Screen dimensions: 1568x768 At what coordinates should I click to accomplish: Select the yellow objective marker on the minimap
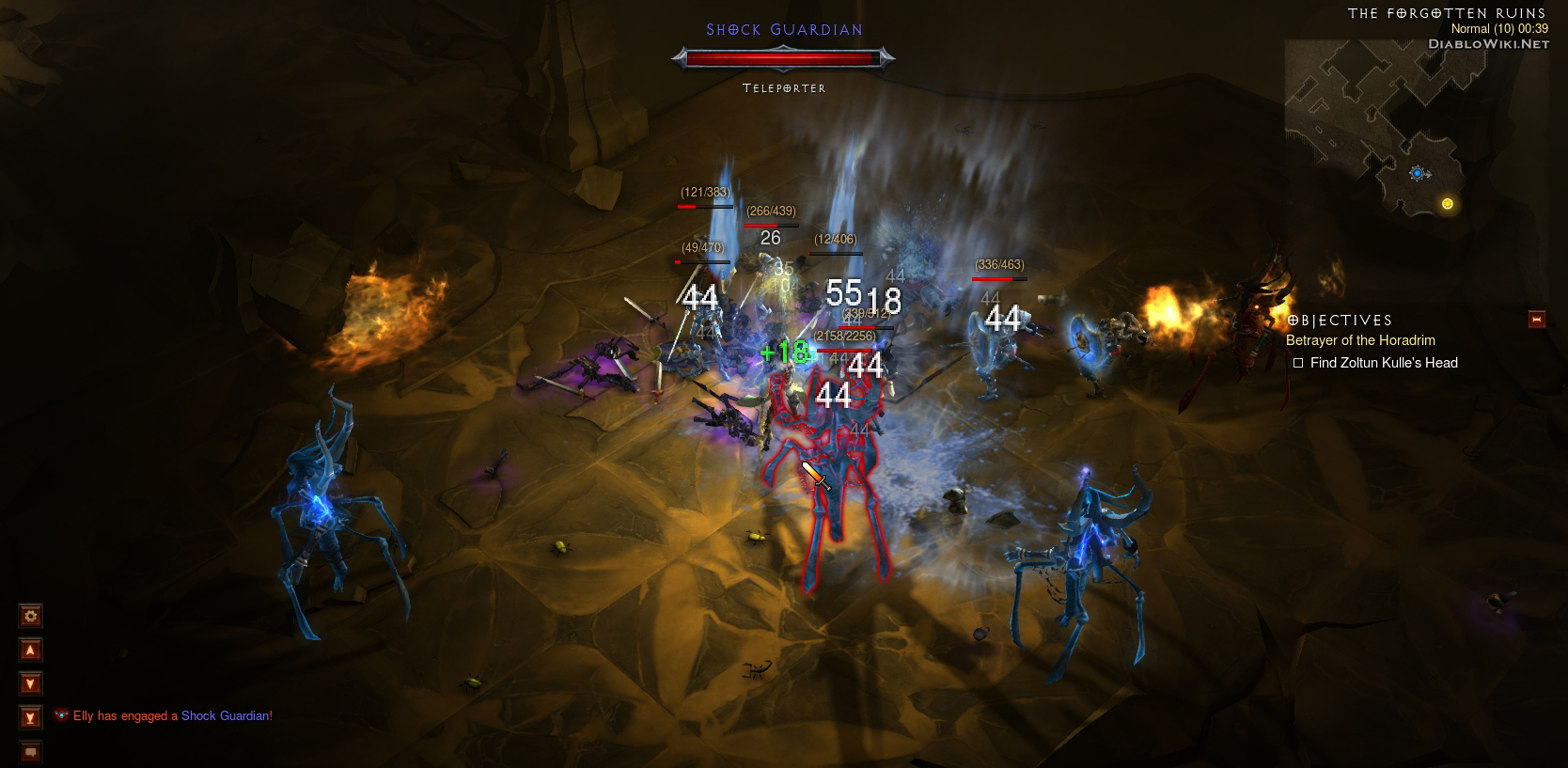1448,204
